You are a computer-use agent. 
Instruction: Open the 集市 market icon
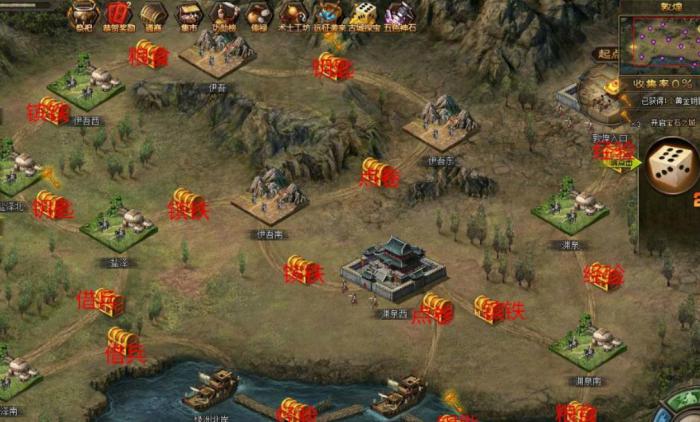(188, 13)
